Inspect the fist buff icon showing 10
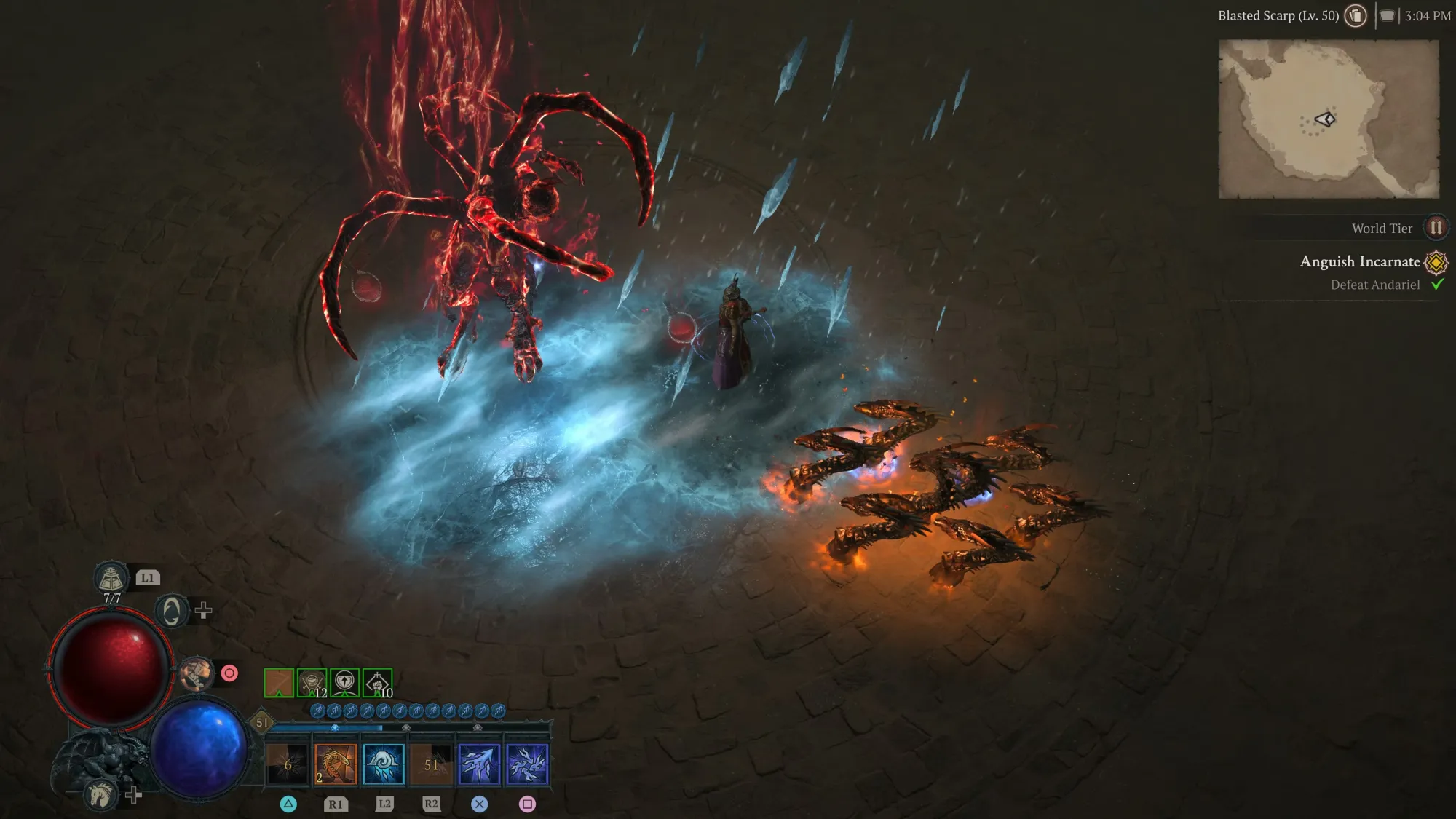This screenshot has height=819, width=1456. pyautogui.click(x=377, y=683)
